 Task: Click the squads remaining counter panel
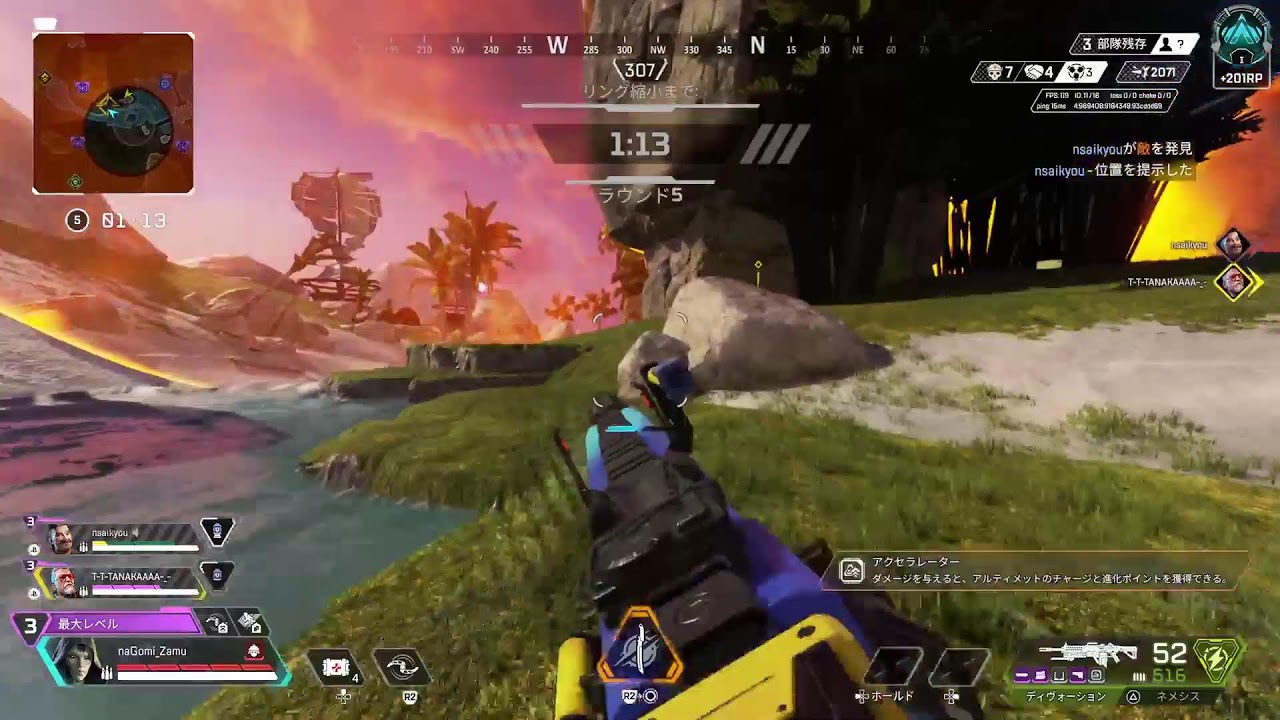coord(1134,44)
